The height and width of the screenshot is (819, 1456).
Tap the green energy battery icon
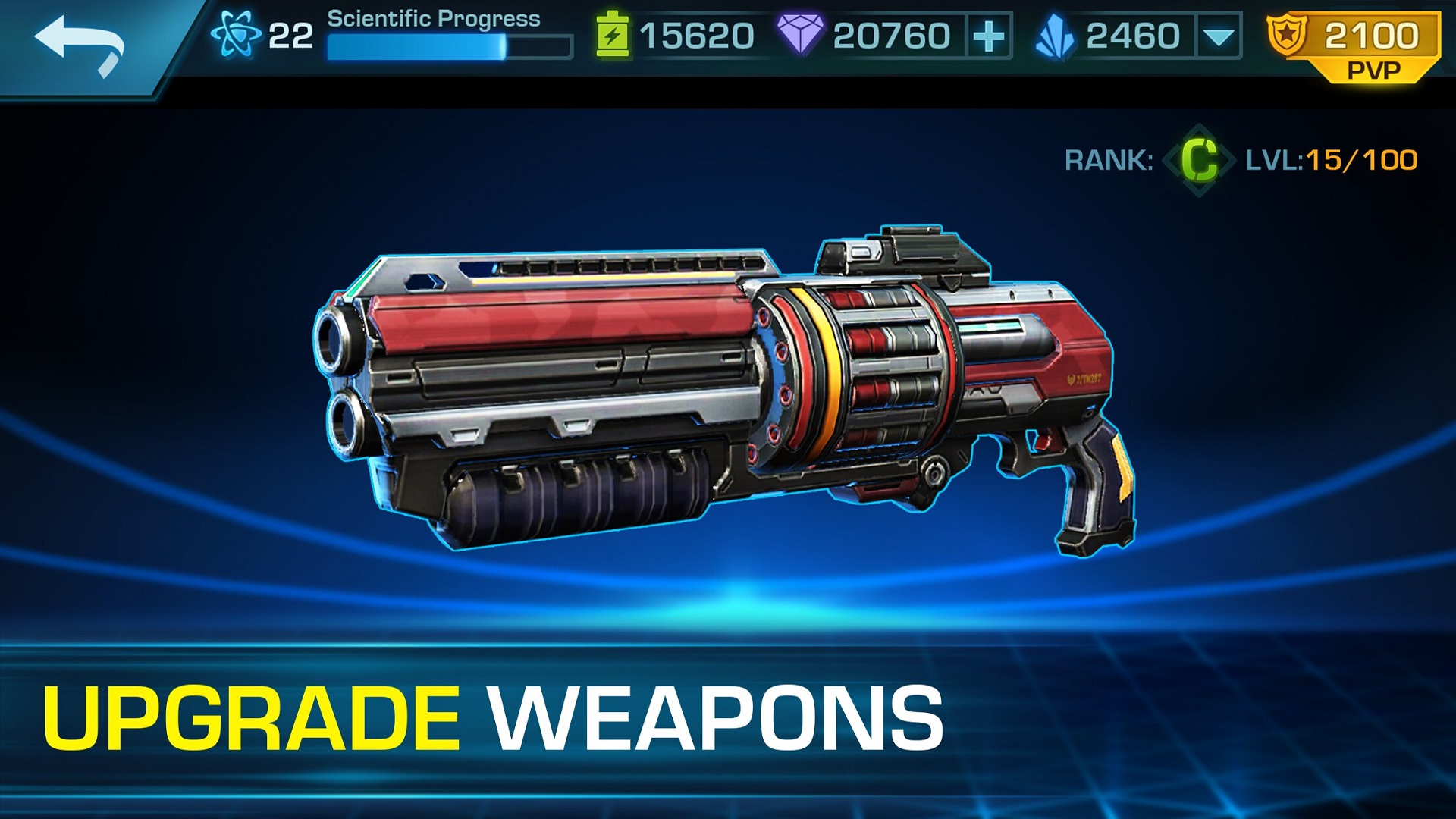point(613,36)
